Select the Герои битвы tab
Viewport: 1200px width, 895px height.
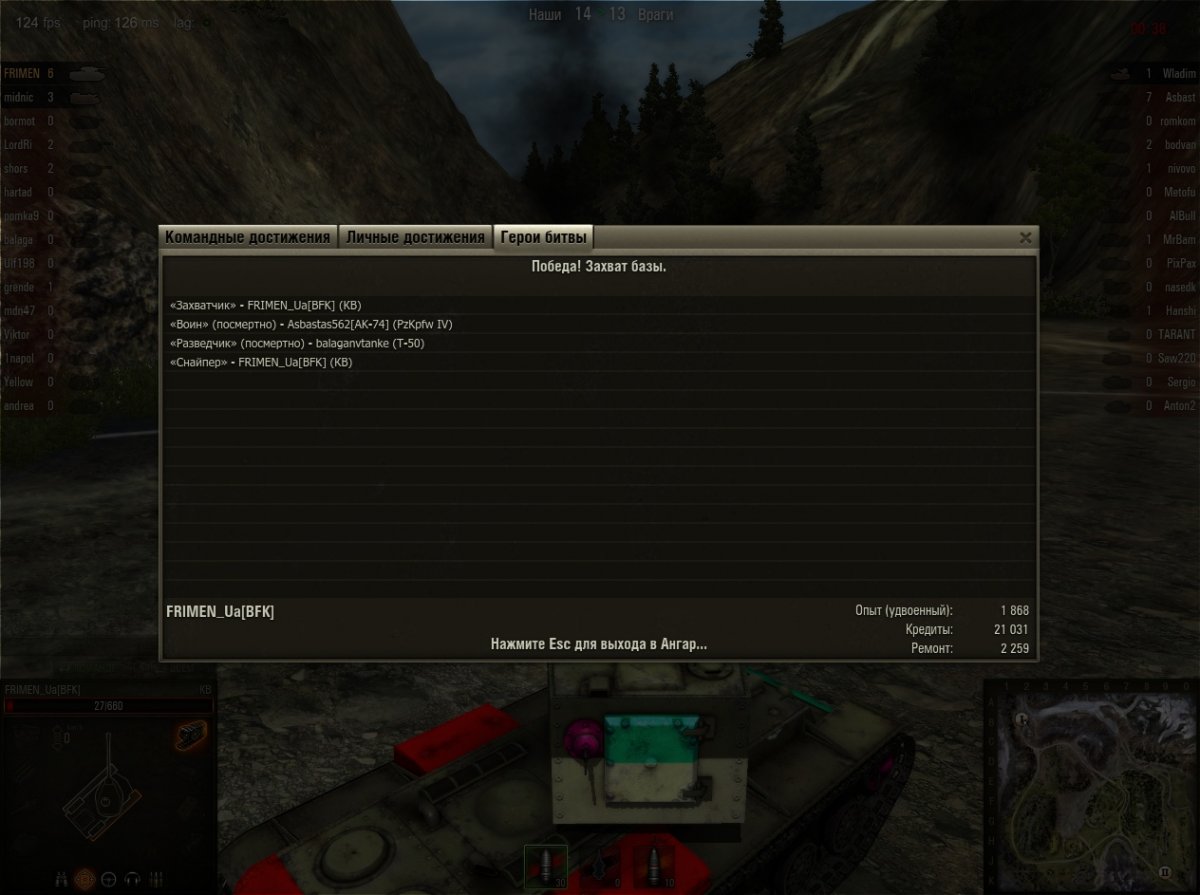[x=545, y=238]
